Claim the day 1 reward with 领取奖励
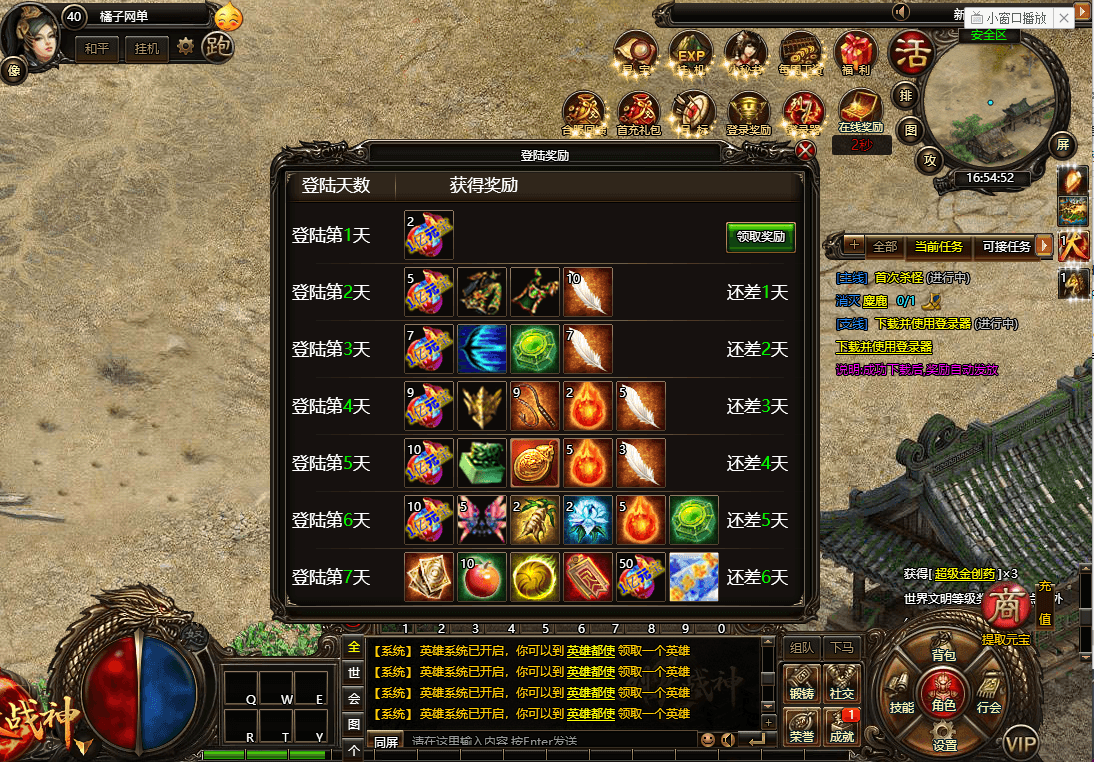Screen dimensions: 1094x762 click(760, 237)
